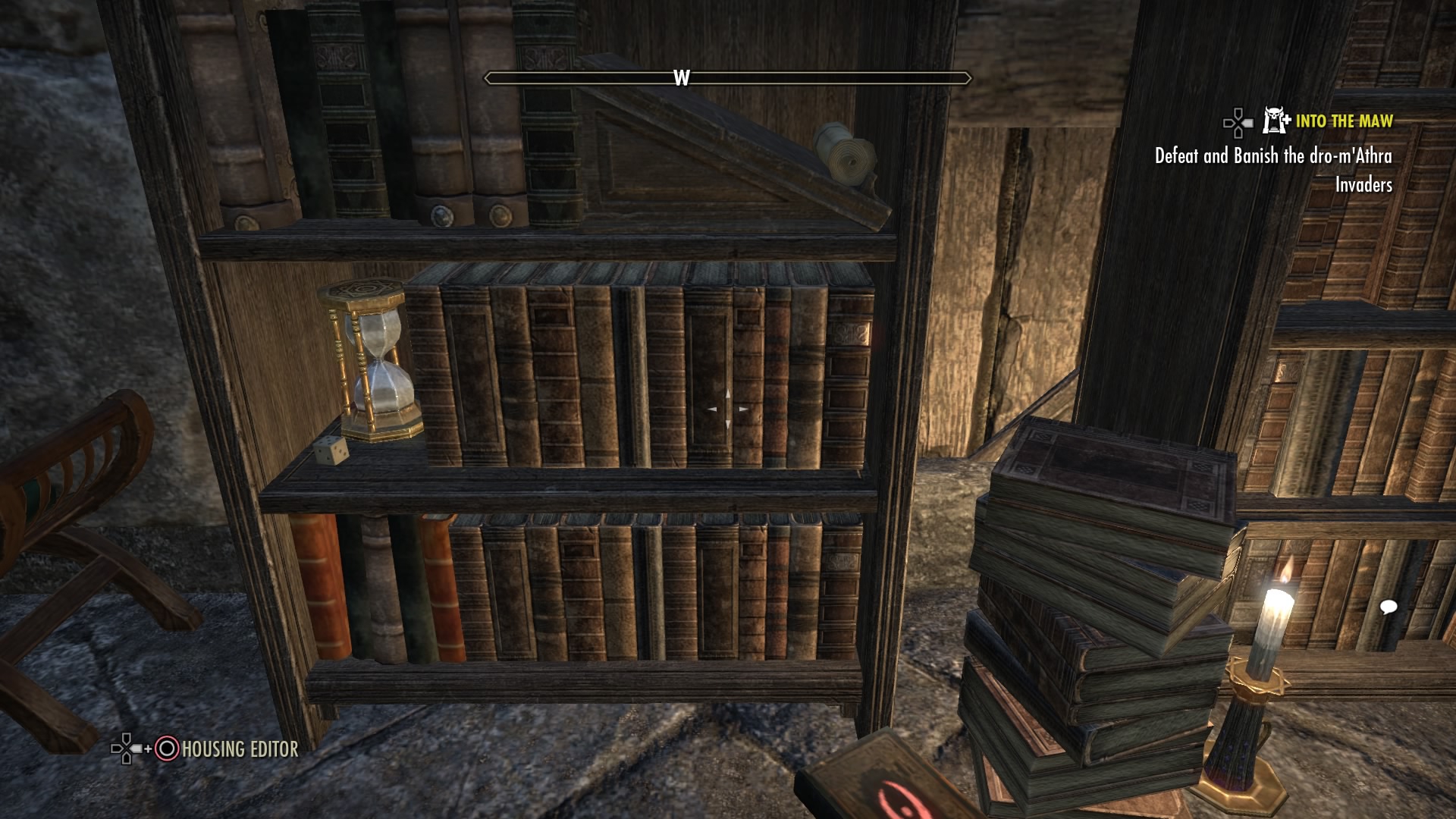The image size is (1456, 819).
Task: Toggle tracking of the Into The Maw quest
Action: coord(1345,119)
